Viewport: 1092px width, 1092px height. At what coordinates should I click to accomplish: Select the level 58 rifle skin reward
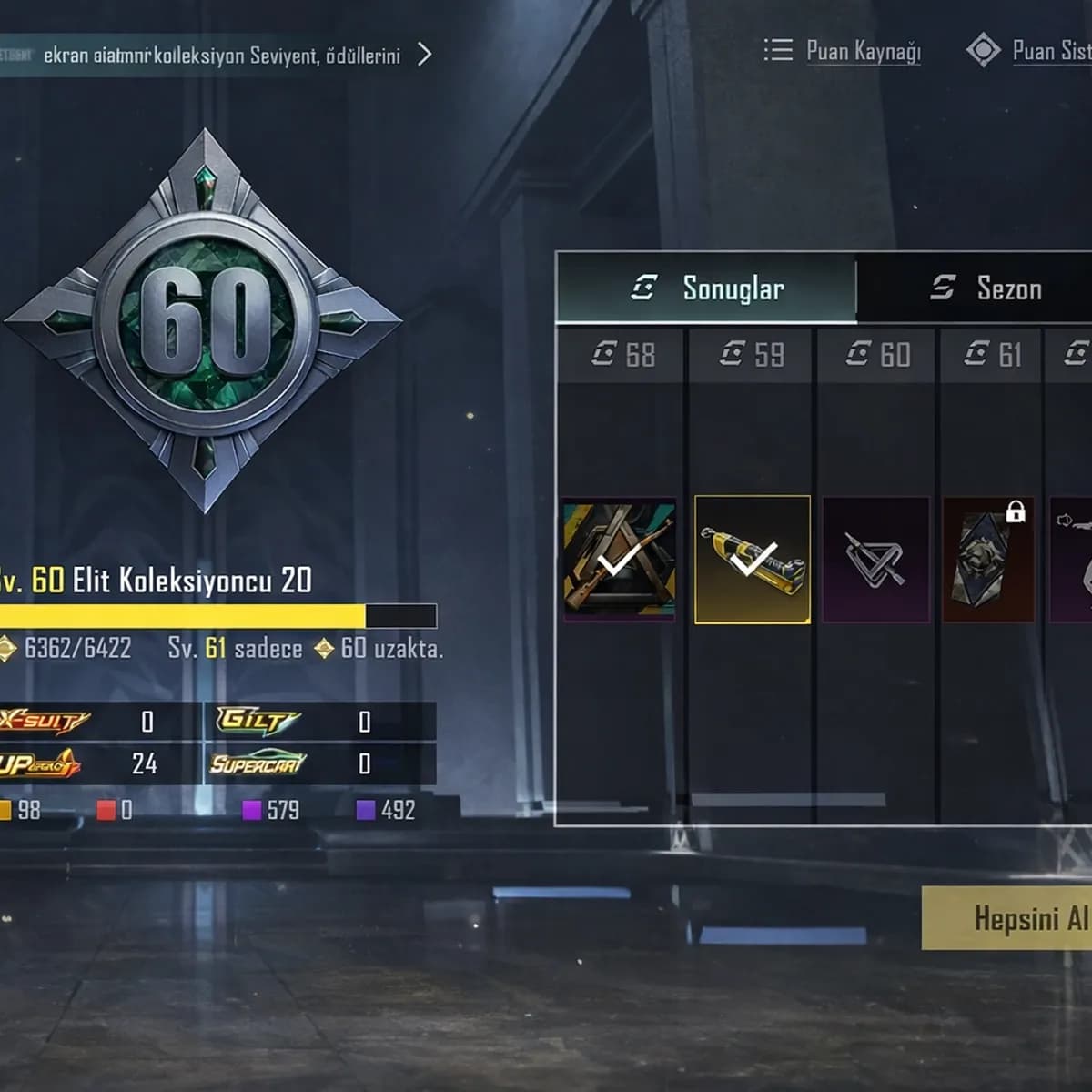pyautogui.click(x=620, y=560)
